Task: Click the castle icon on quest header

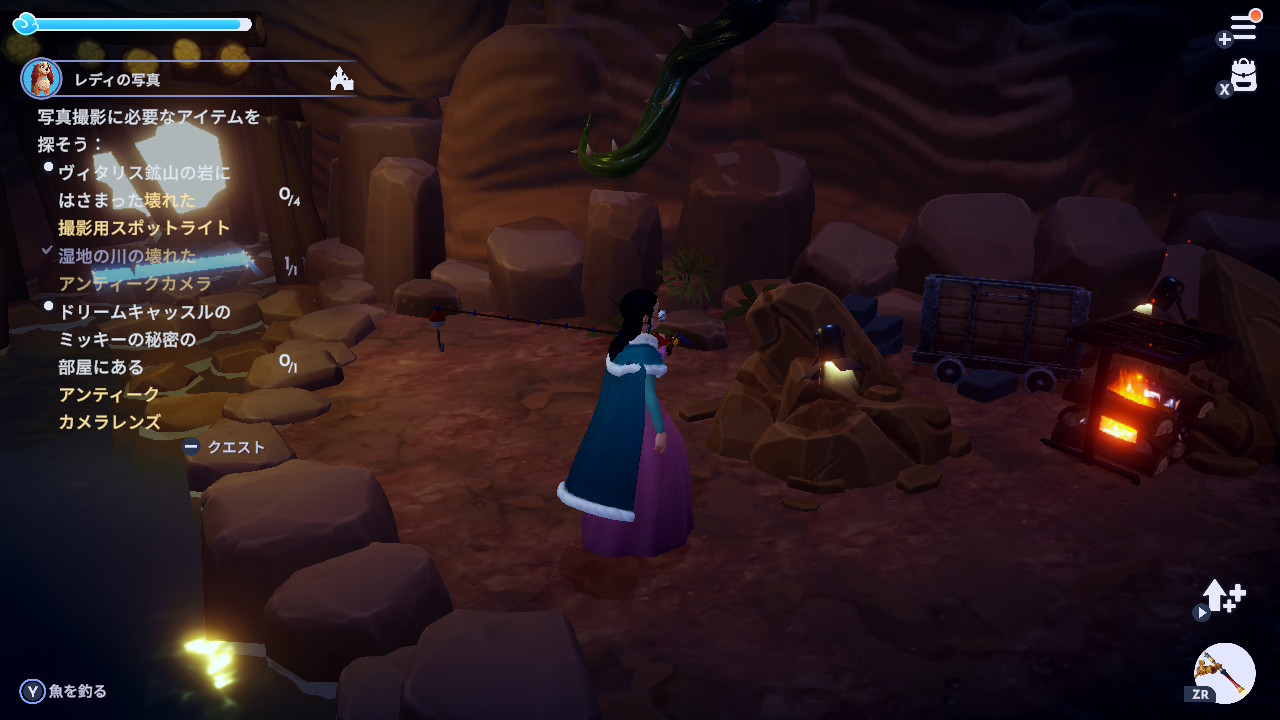Action: (341, 79)
